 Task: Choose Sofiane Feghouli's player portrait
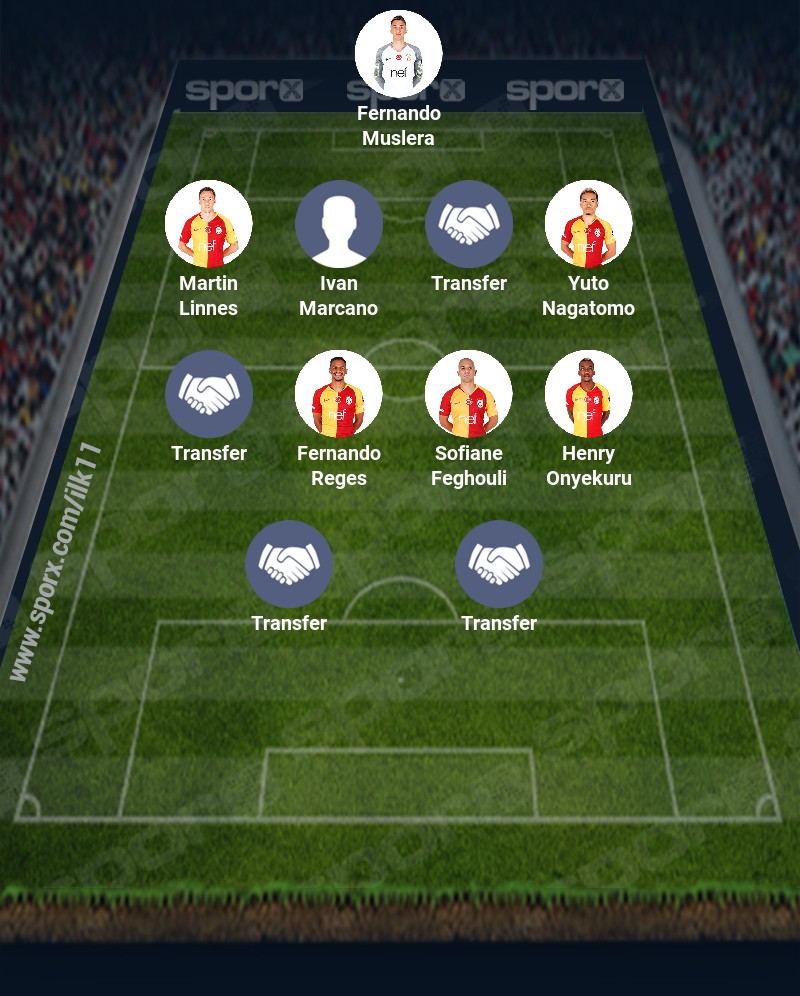(x=468, y=394)
